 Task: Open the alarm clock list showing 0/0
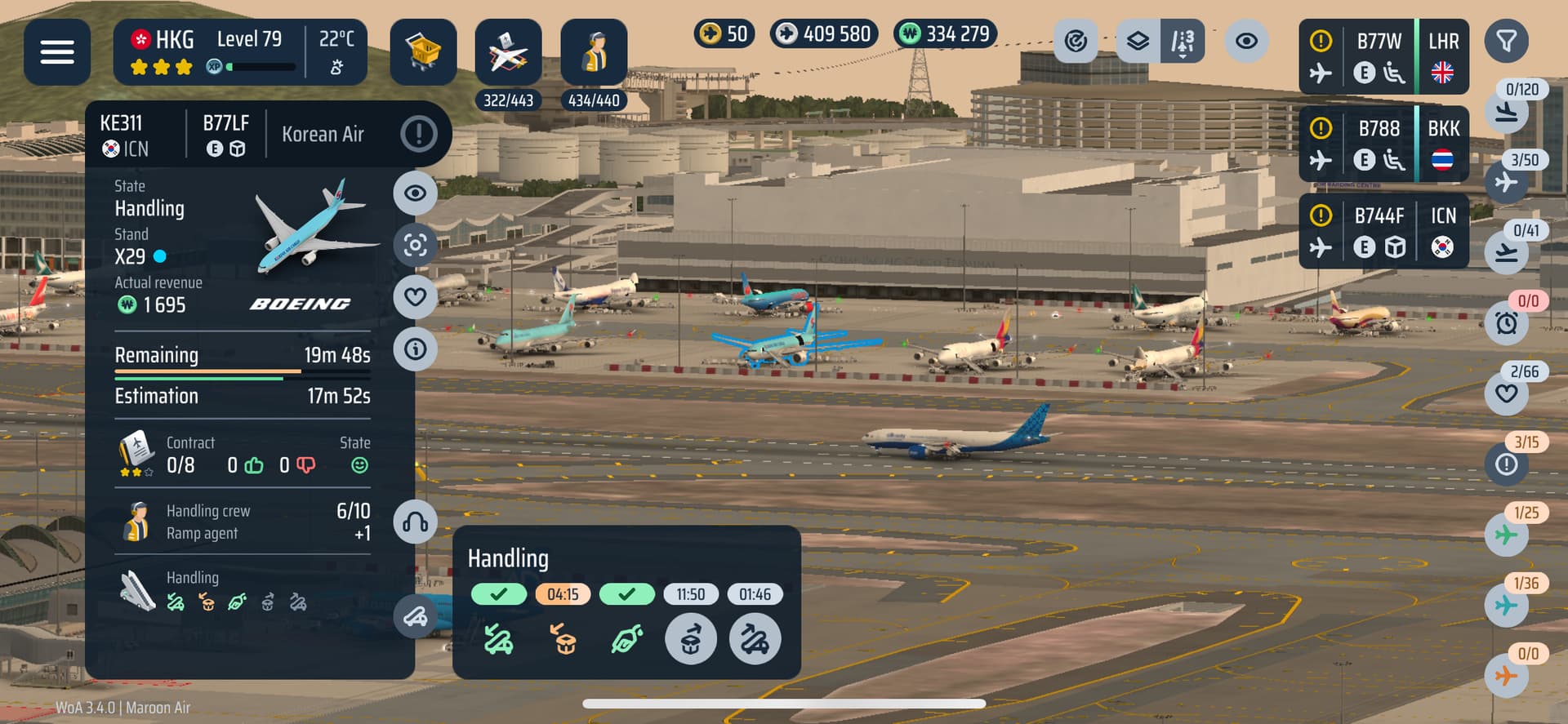tap(1507, 323)
